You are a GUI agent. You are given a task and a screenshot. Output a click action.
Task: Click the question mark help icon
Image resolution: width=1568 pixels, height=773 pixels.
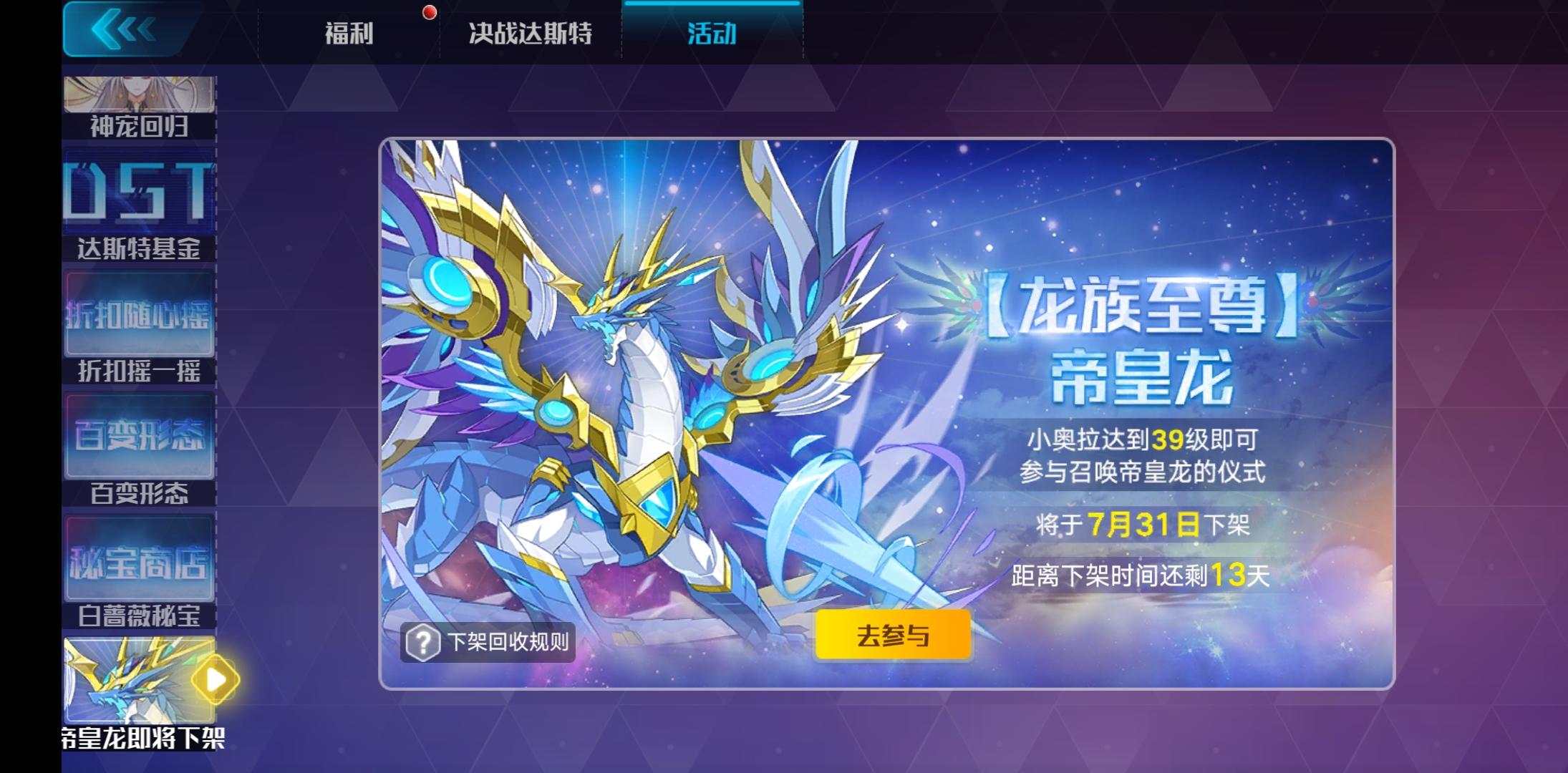pos(421,643)
